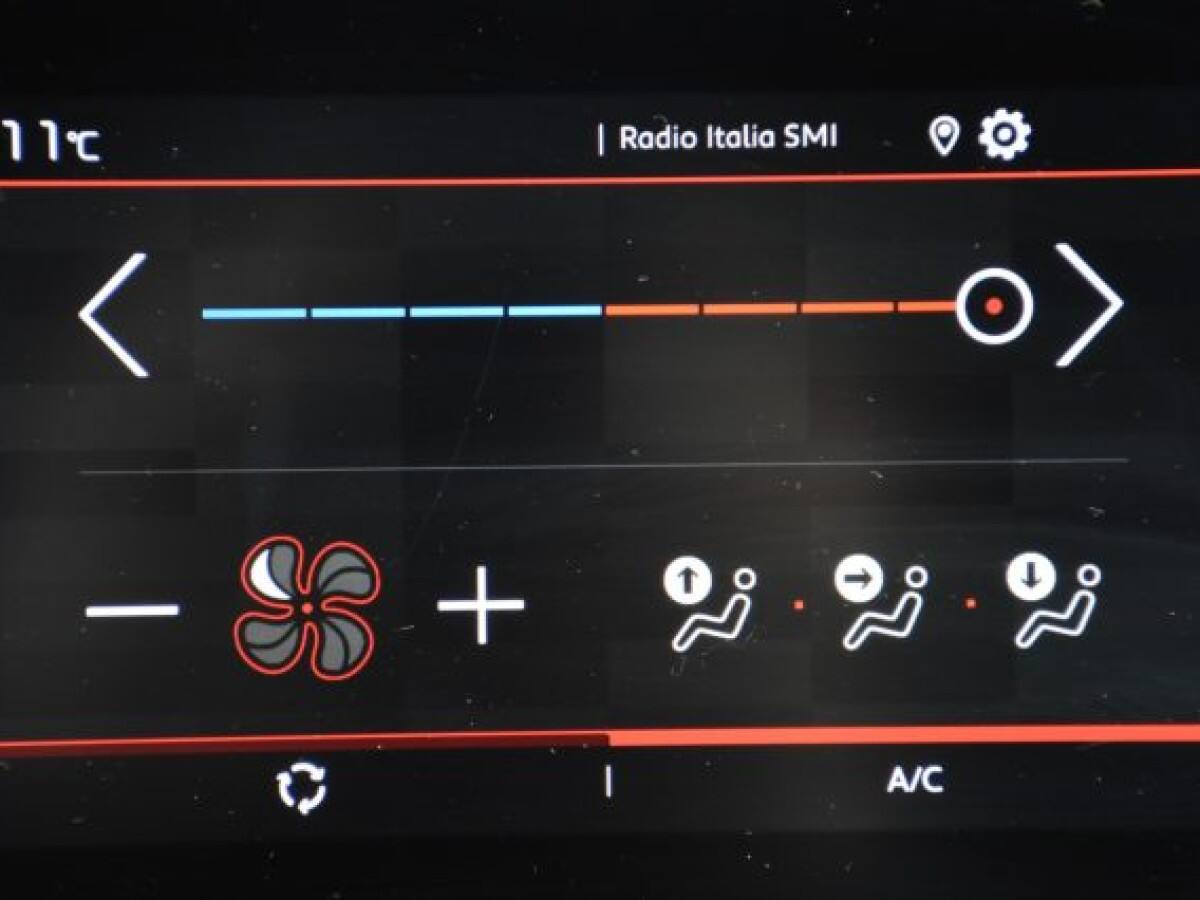
Task: Open the Radio Italia SMI station info
Action: point(727,138)
